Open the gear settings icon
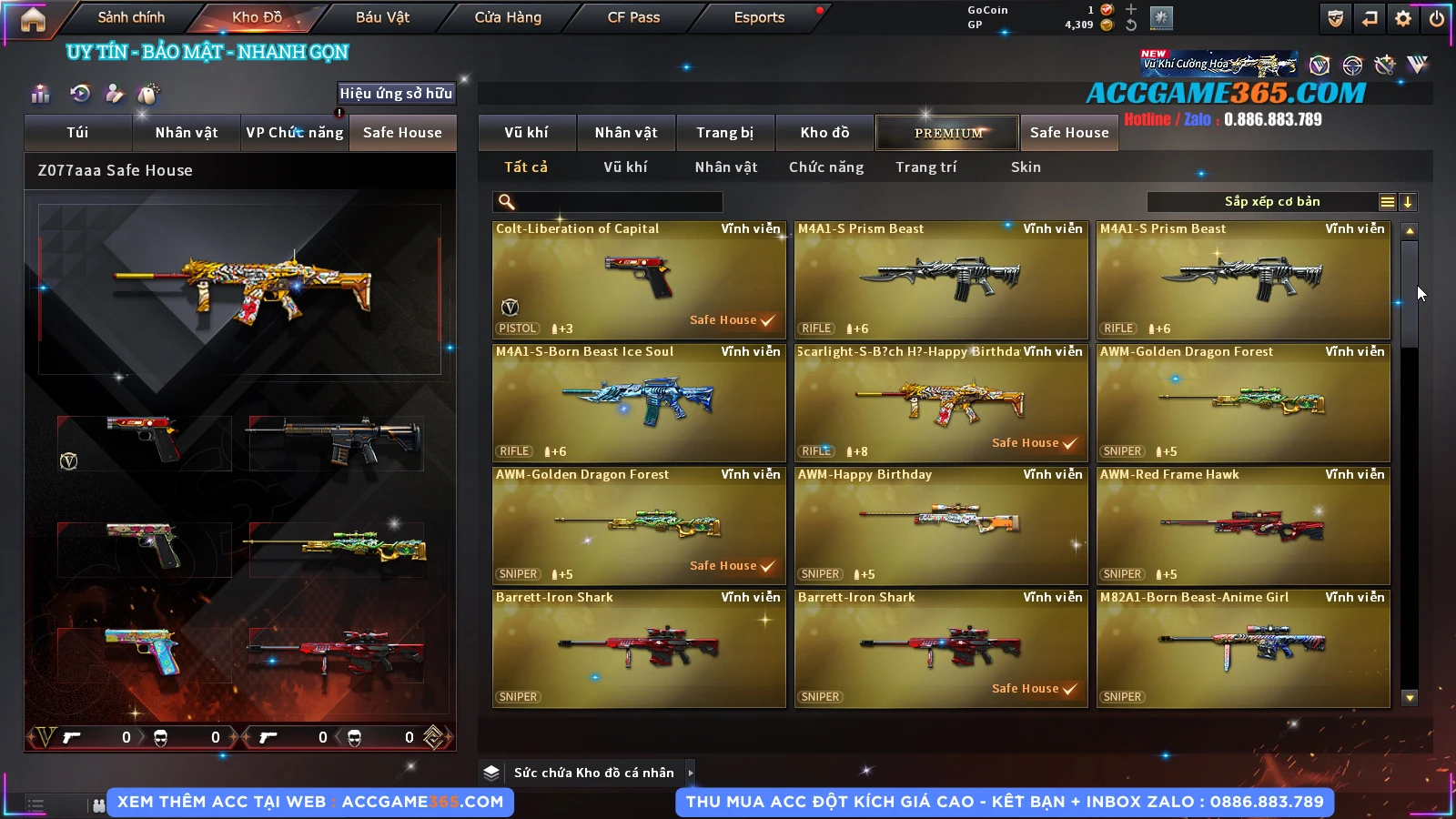This screenshot has height=819, width=1456. pyautogui.click(x=1403, y=18)
